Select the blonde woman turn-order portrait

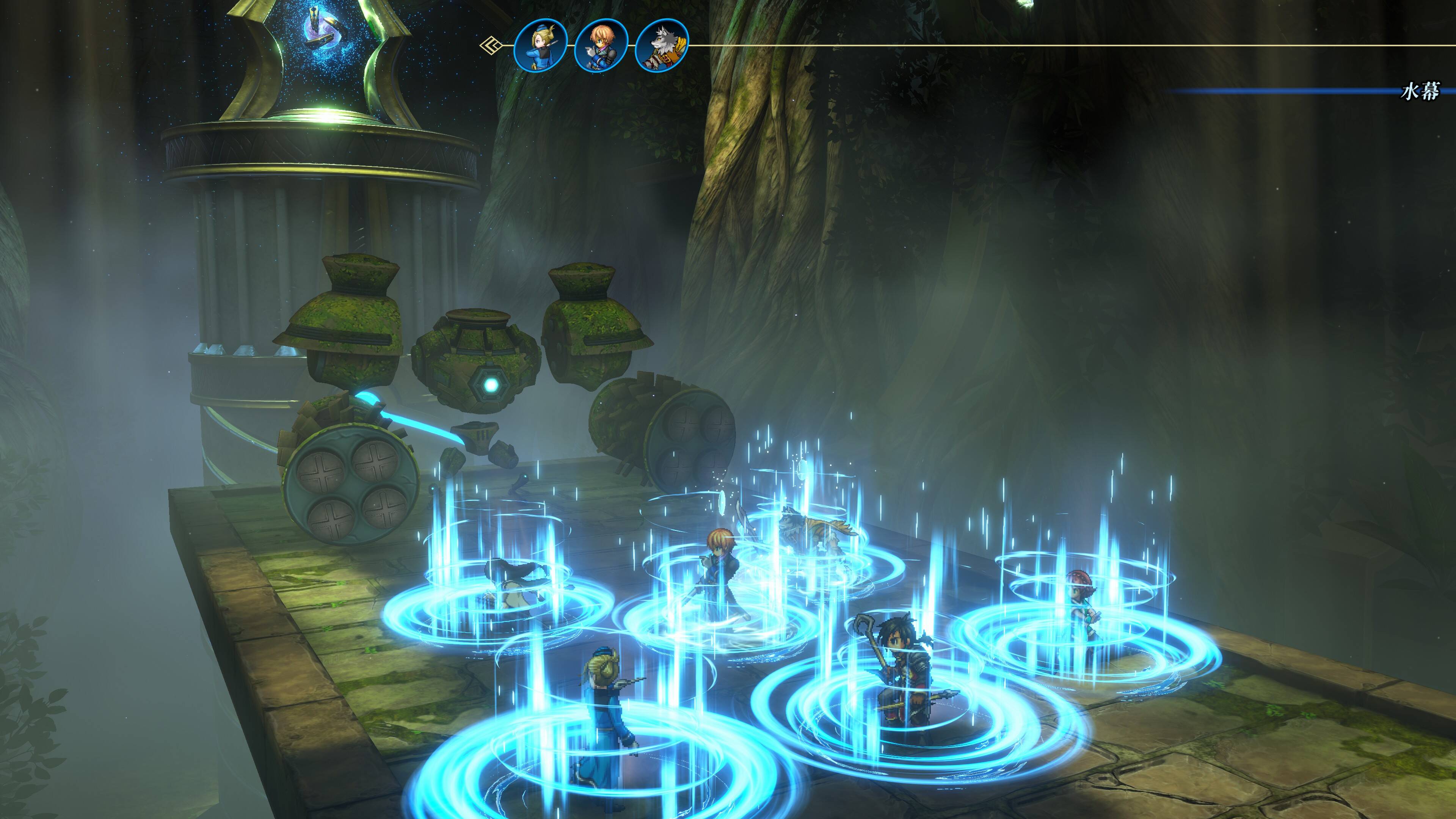pyautogui.click(x=540, y=45)
